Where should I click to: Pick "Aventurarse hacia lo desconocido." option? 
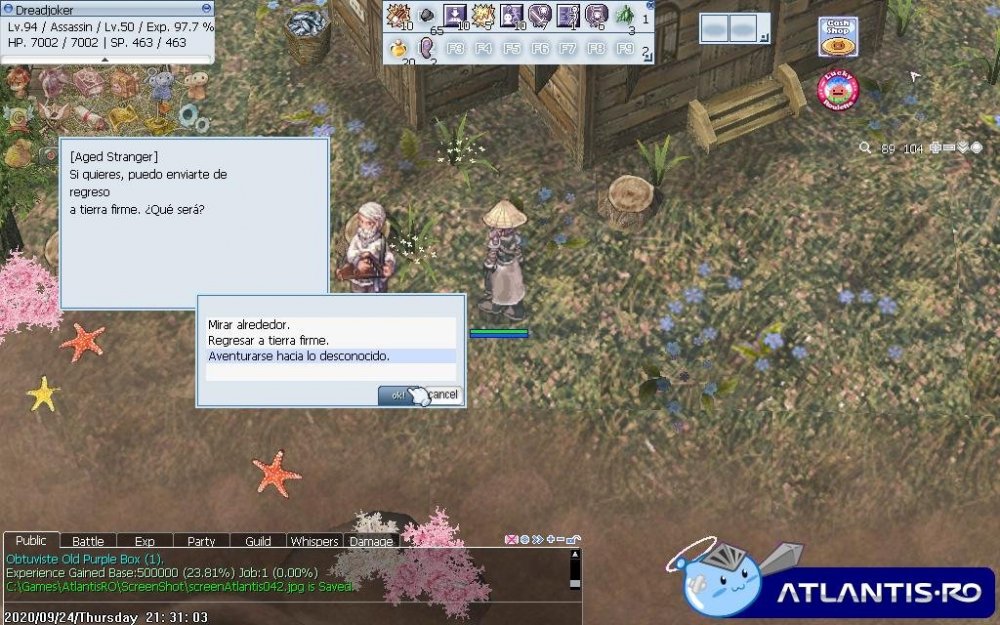point(298,356)
